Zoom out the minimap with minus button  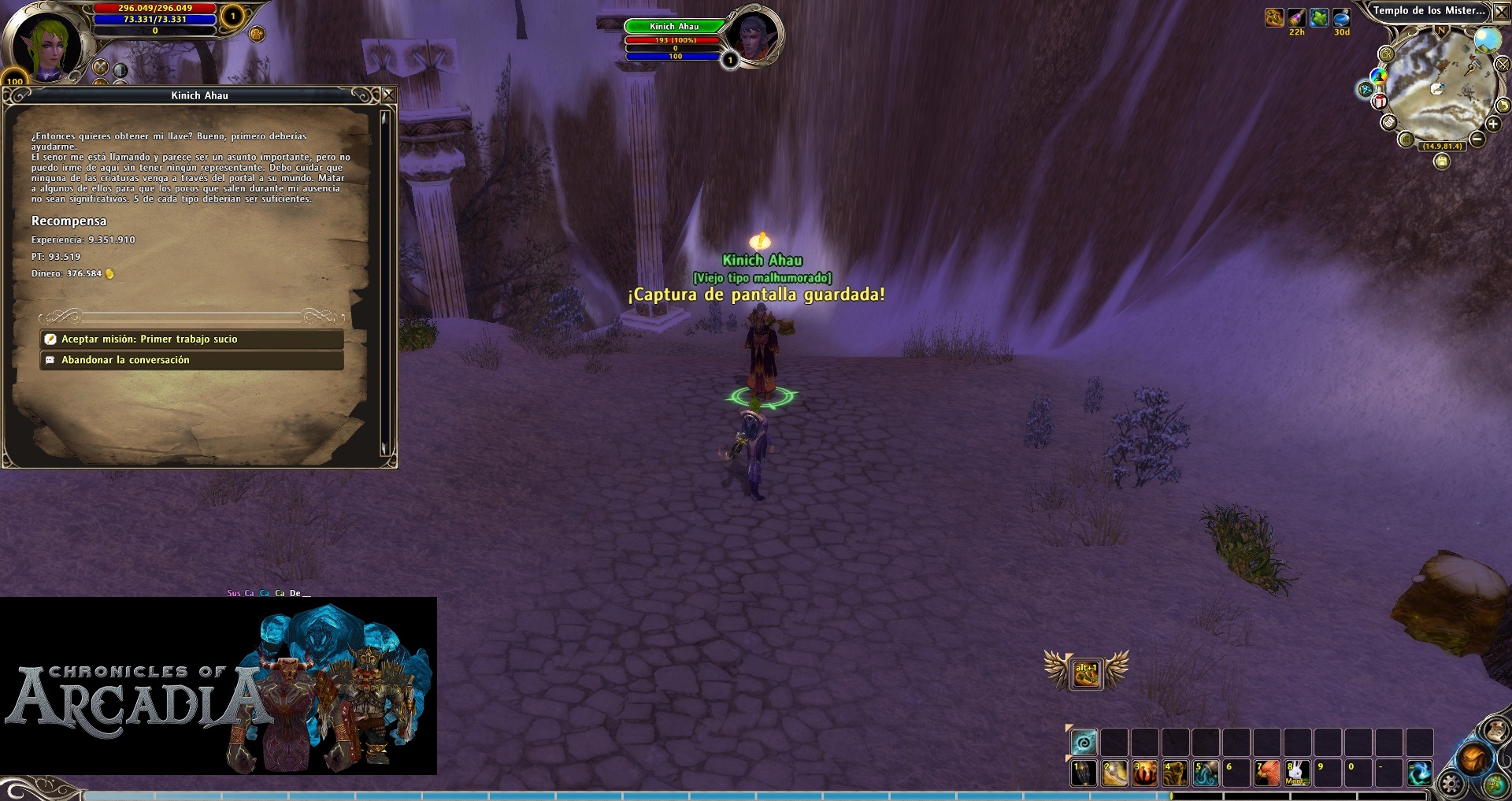pos(1477,139)
